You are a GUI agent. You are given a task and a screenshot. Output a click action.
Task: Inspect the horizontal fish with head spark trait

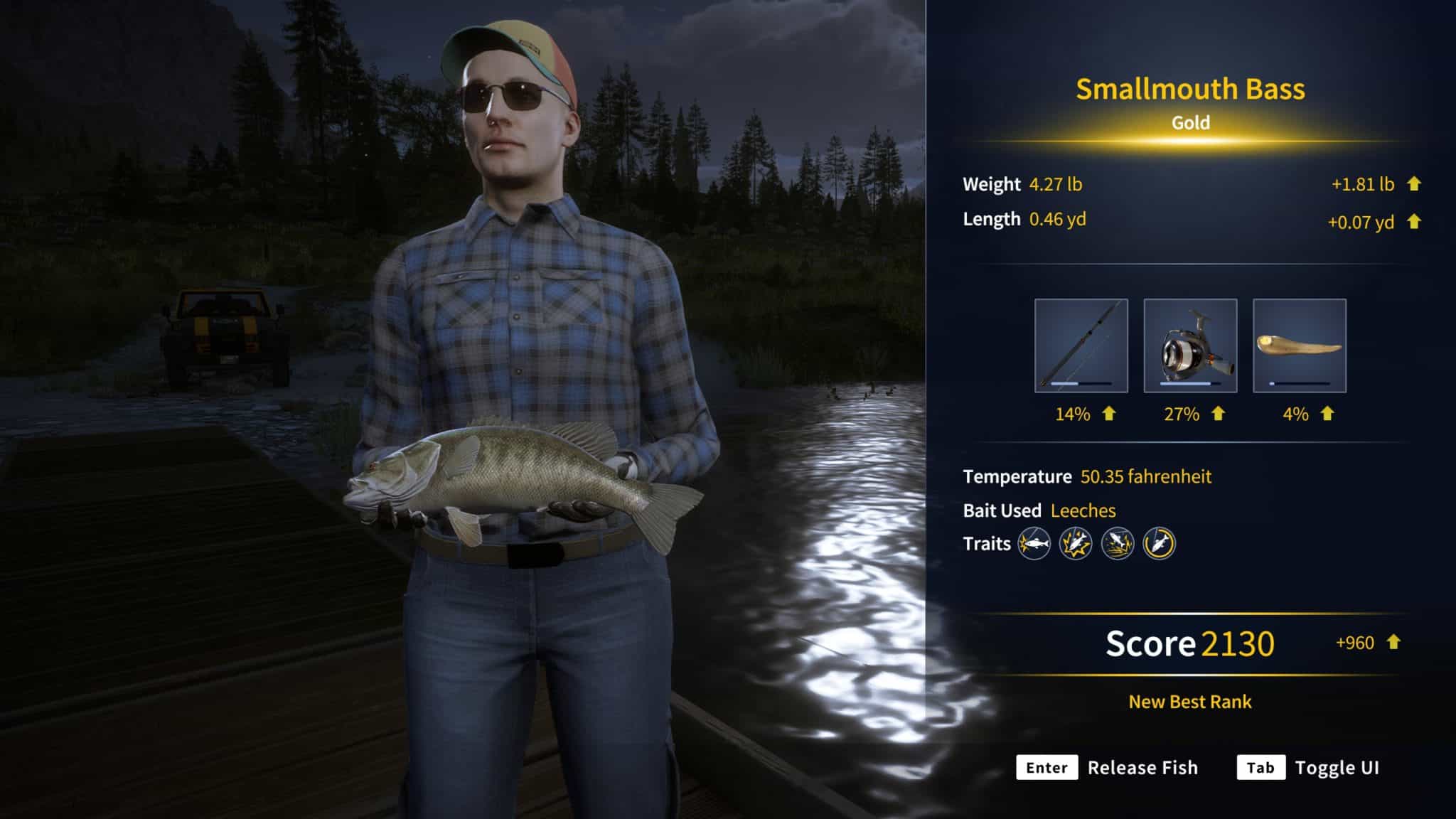1034,545
